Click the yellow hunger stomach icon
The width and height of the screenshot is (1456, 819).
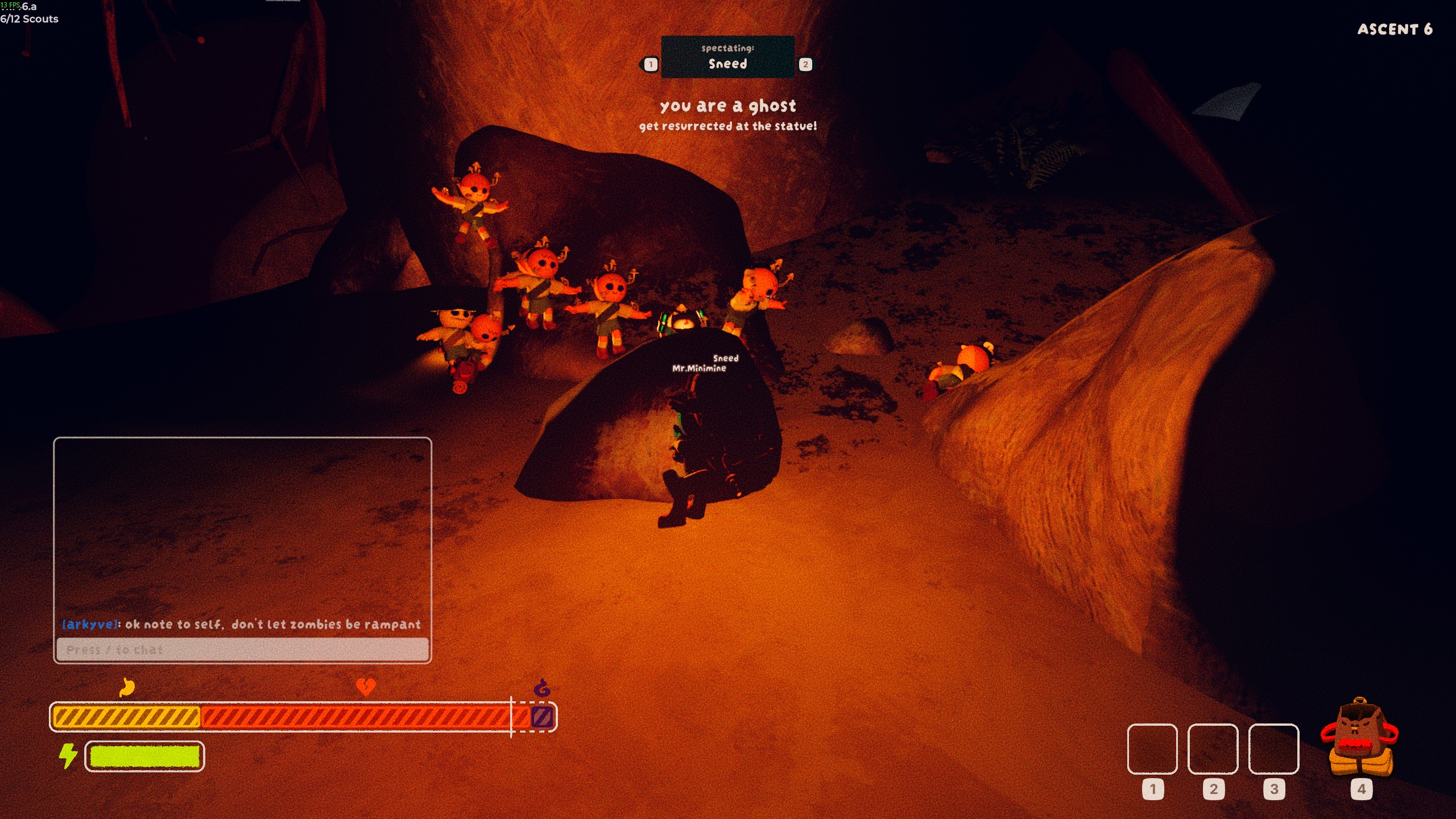(127, 687)
